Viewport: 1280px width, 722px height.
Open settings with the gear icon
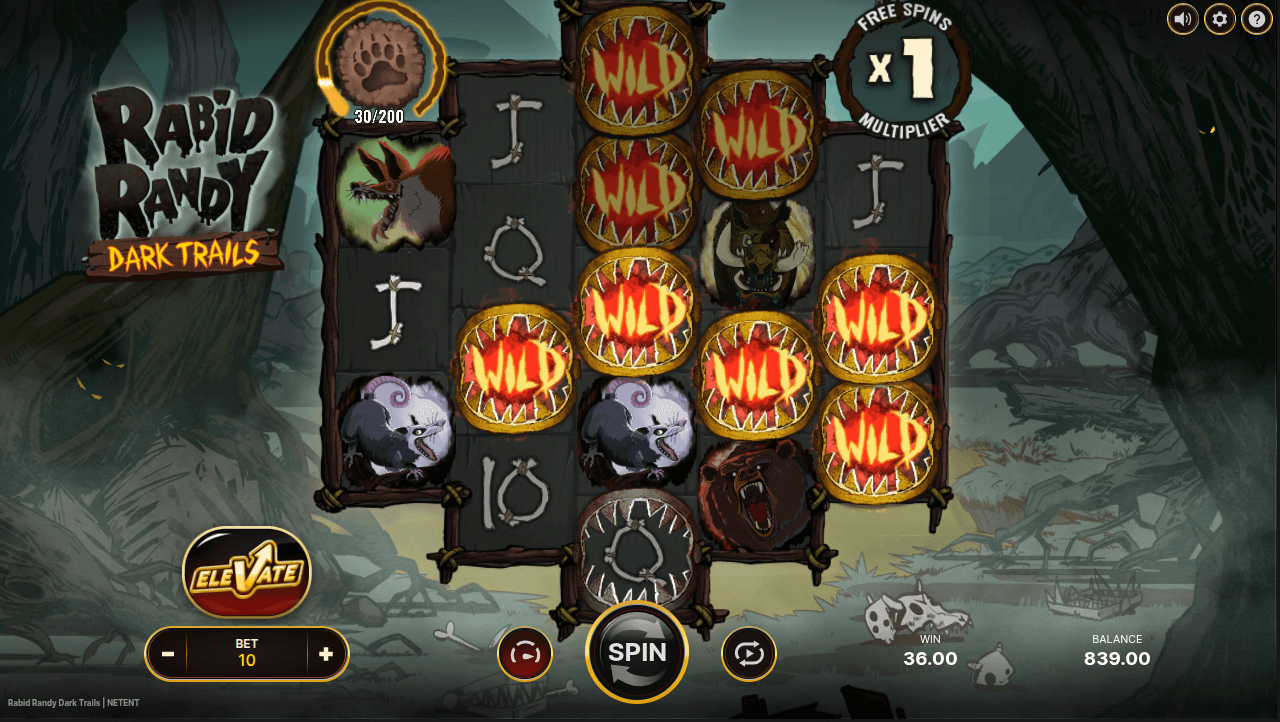coord(1220,18)
